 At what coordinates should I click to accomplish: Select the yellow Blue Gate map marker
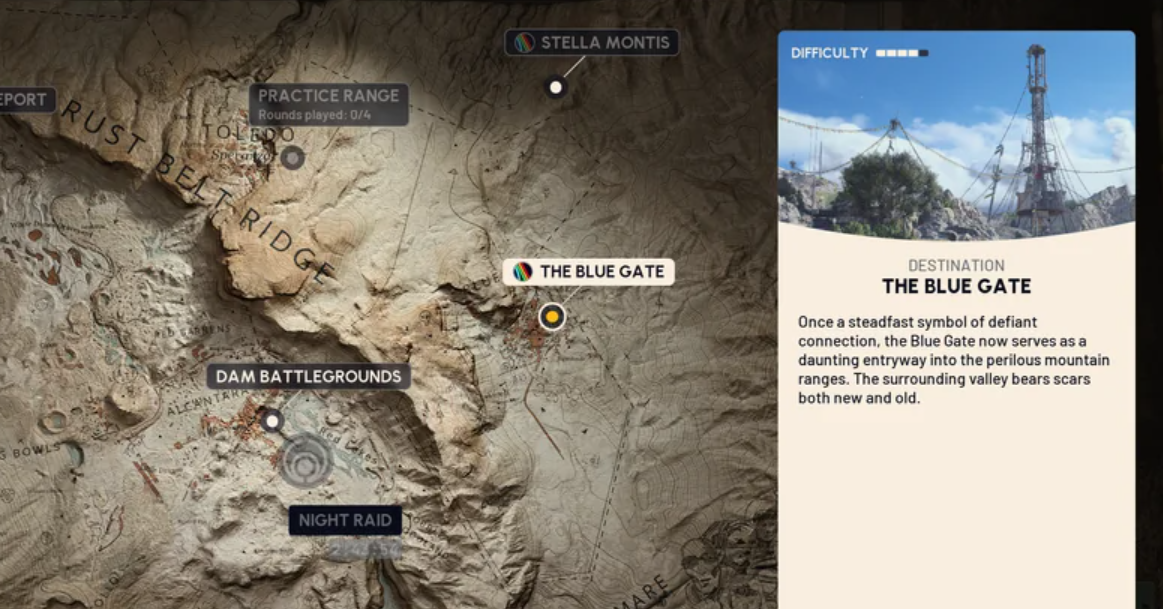pos(551,317)
